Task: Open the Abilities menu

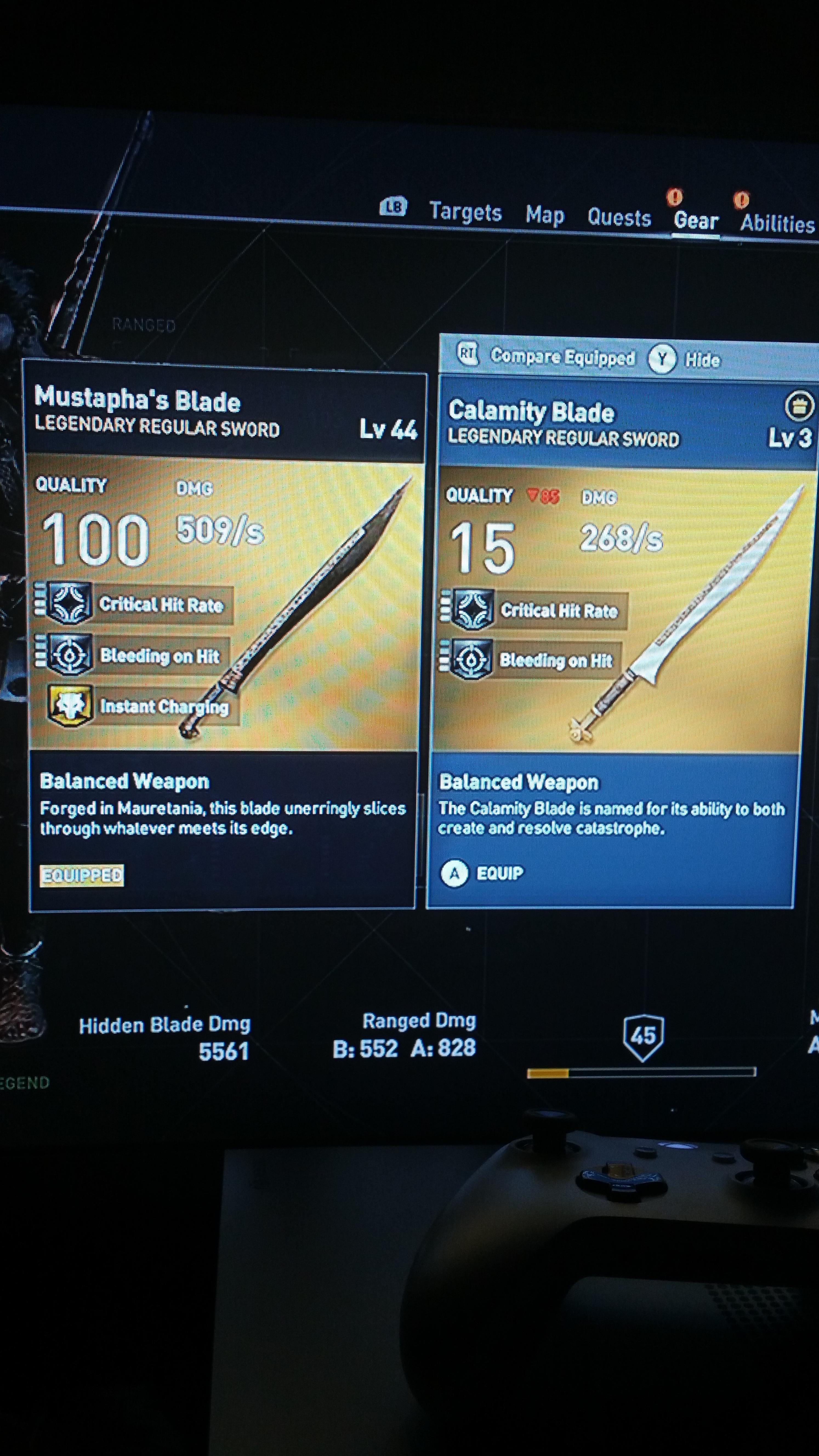Action: point(777,221)
